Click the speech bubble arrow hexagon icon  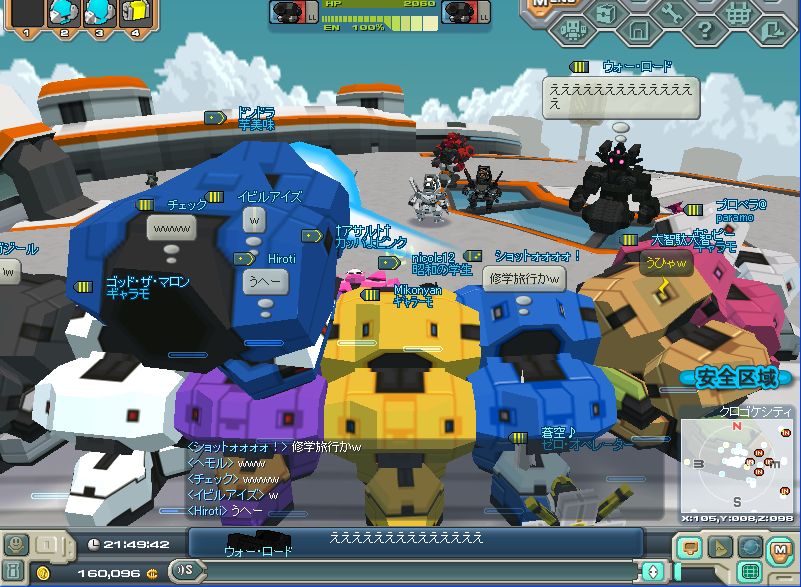[771, 31]
